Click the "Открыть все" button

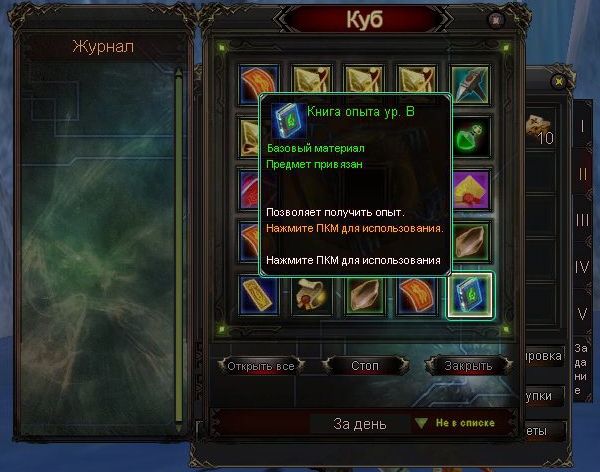tap(260, 366)
